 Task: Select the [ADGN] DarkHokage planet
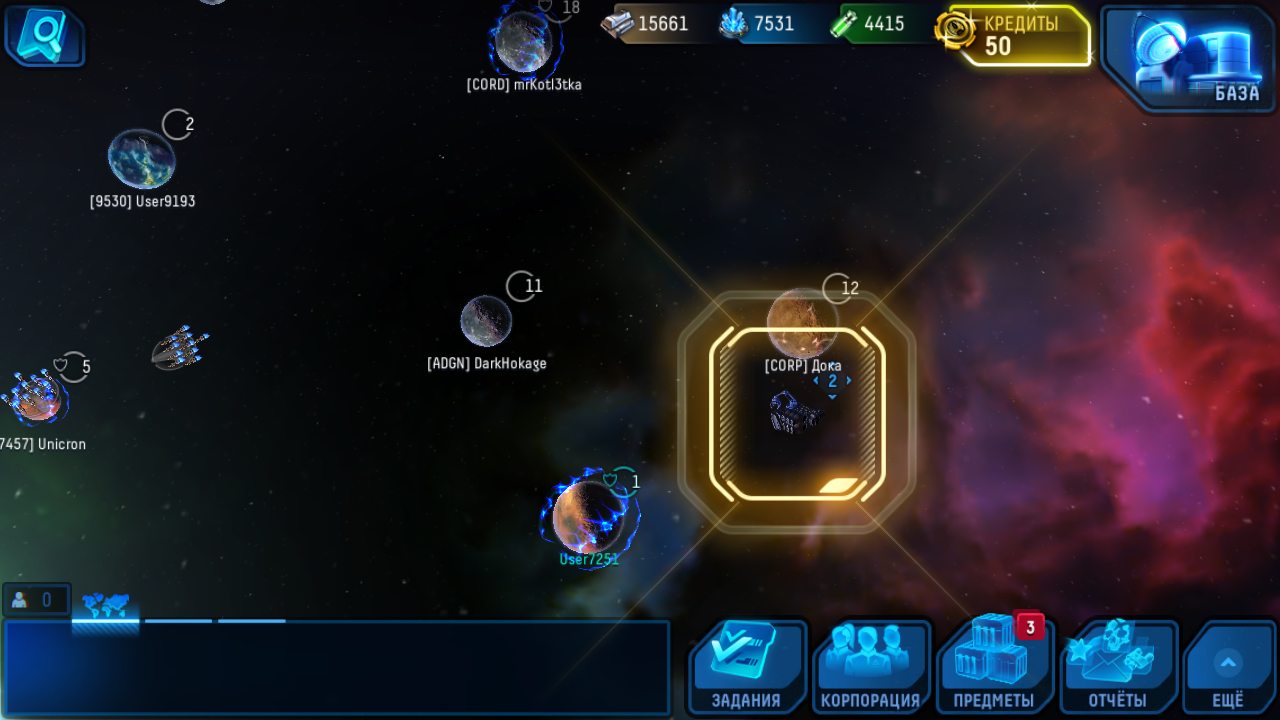[486, 321]
